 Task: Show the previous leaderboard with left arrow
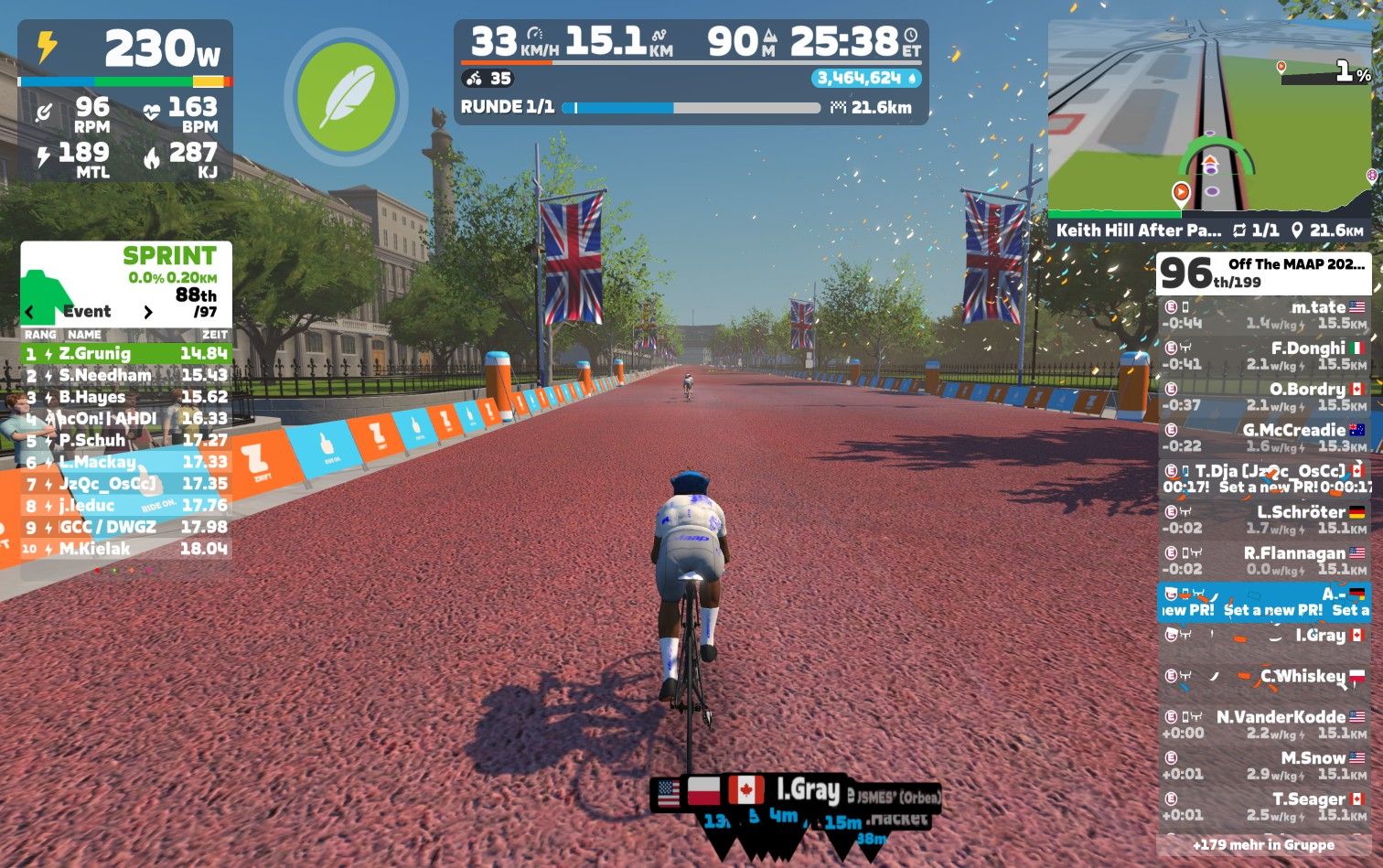[x=29, y=312]
